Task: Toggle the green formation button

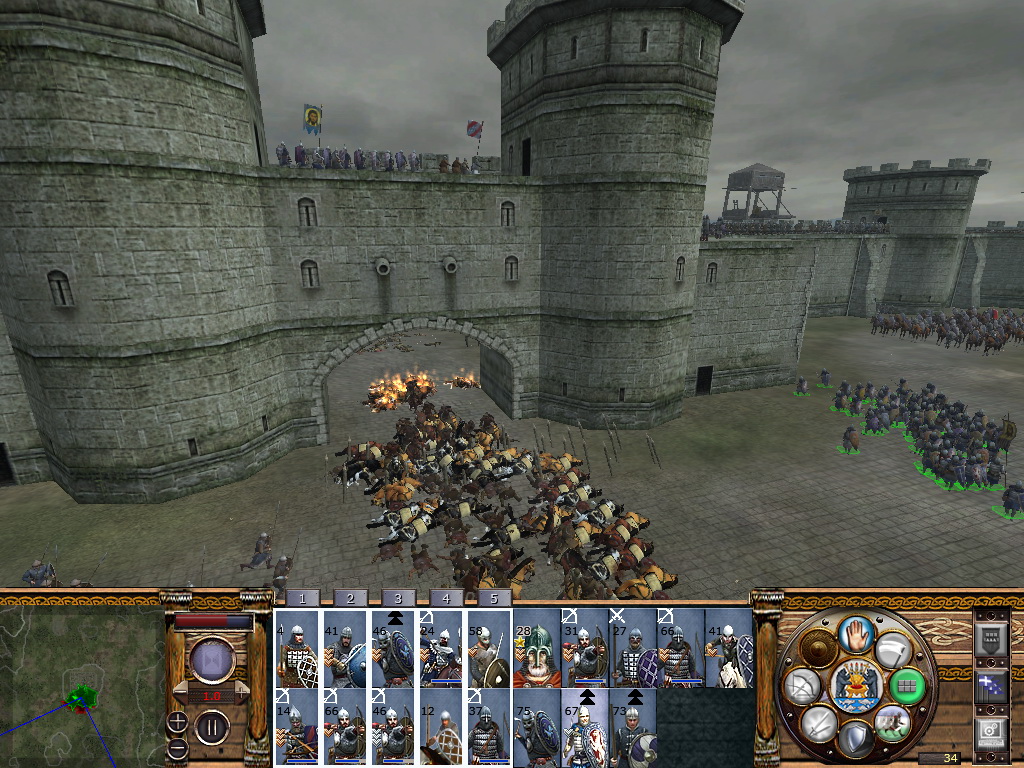Action: 907,685
